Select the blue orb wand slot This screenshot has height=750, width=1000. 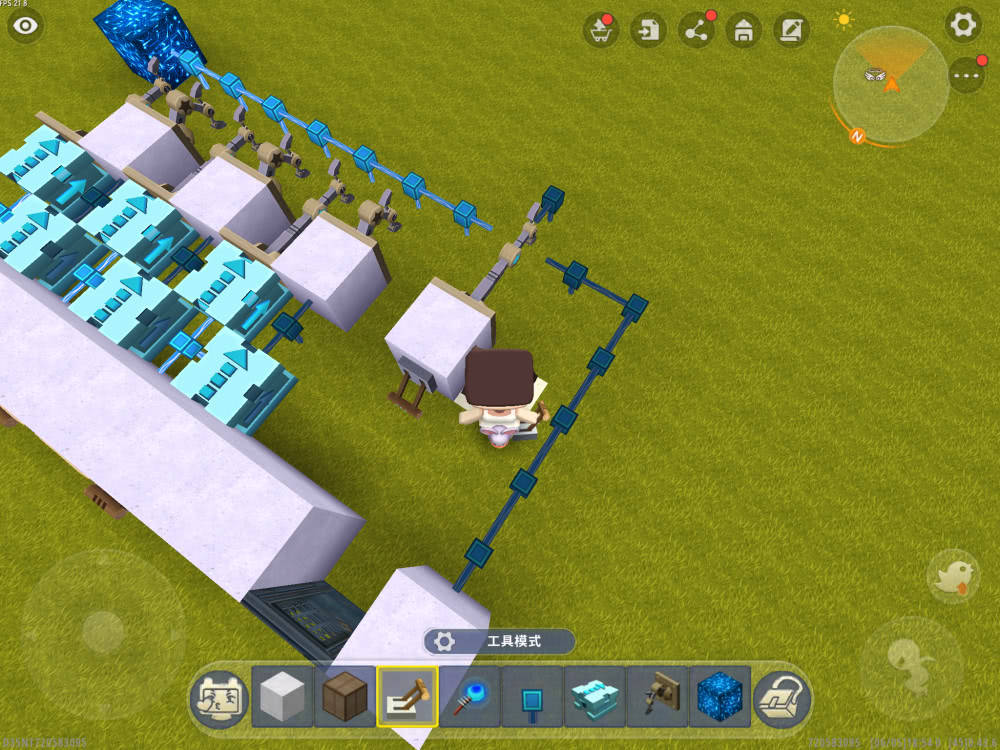pyautogui.click(x=470, y=696)
